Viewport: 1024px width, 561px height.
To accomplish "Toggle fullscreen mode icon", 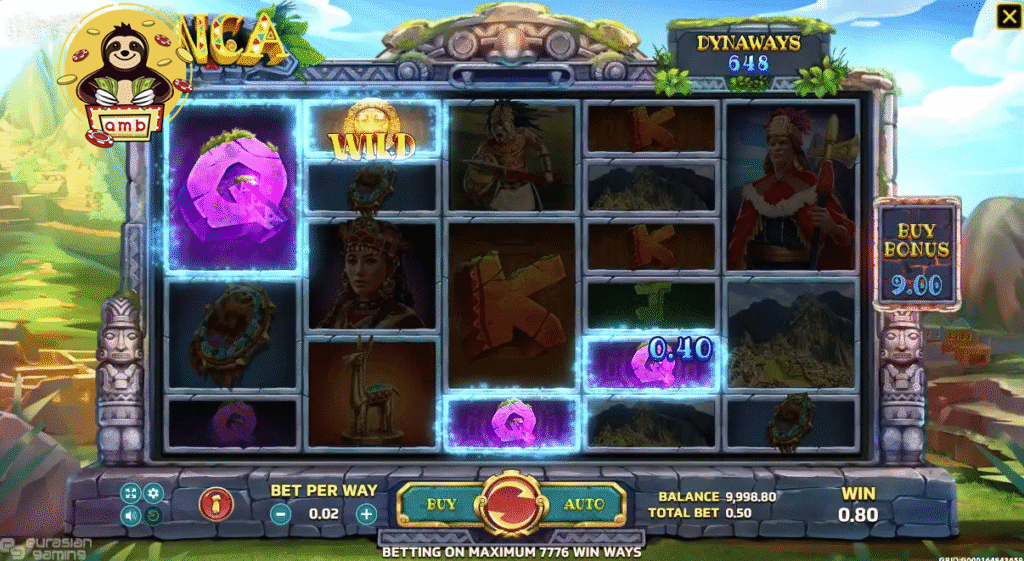I will (x=131, y=493).
